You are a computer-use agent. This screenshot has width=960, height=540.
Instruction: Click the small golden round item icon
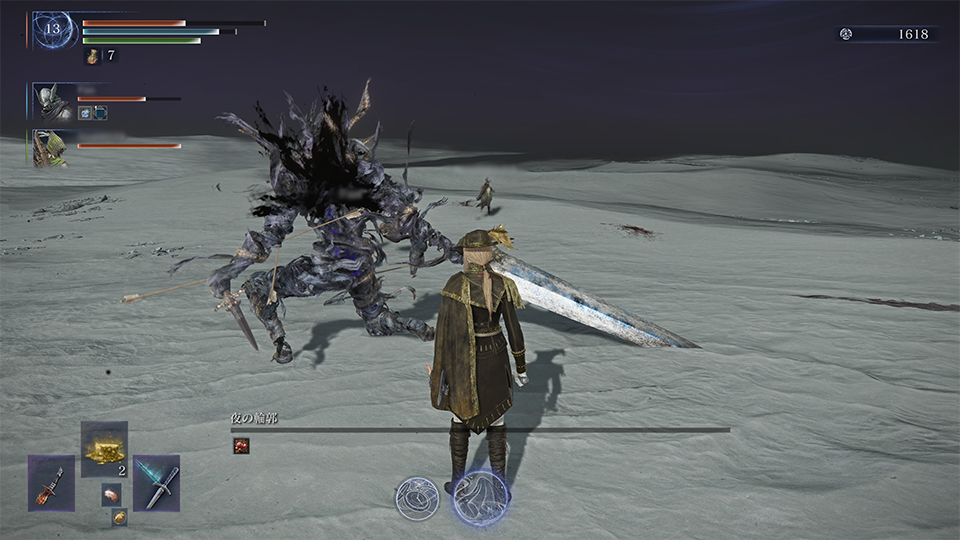tap(119, 517)
